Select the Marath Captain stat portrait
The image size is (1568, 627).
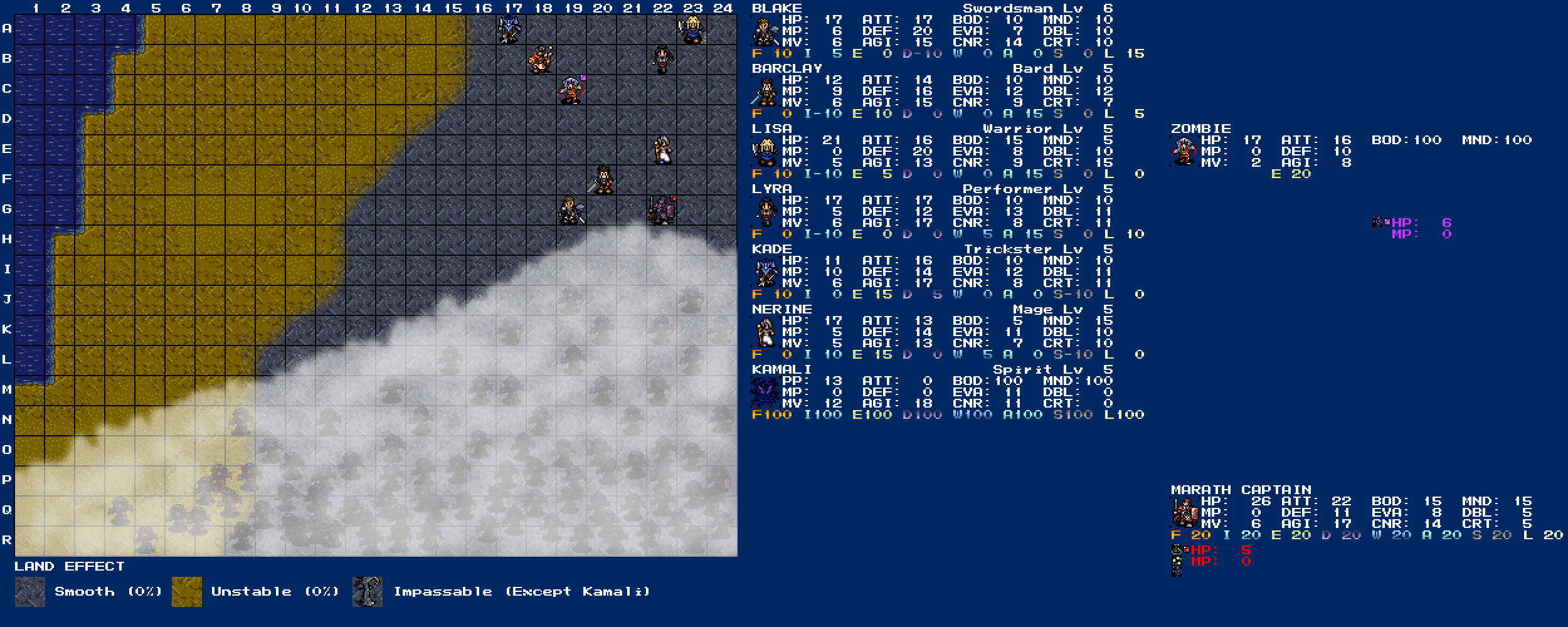[x=1184, y=512]
